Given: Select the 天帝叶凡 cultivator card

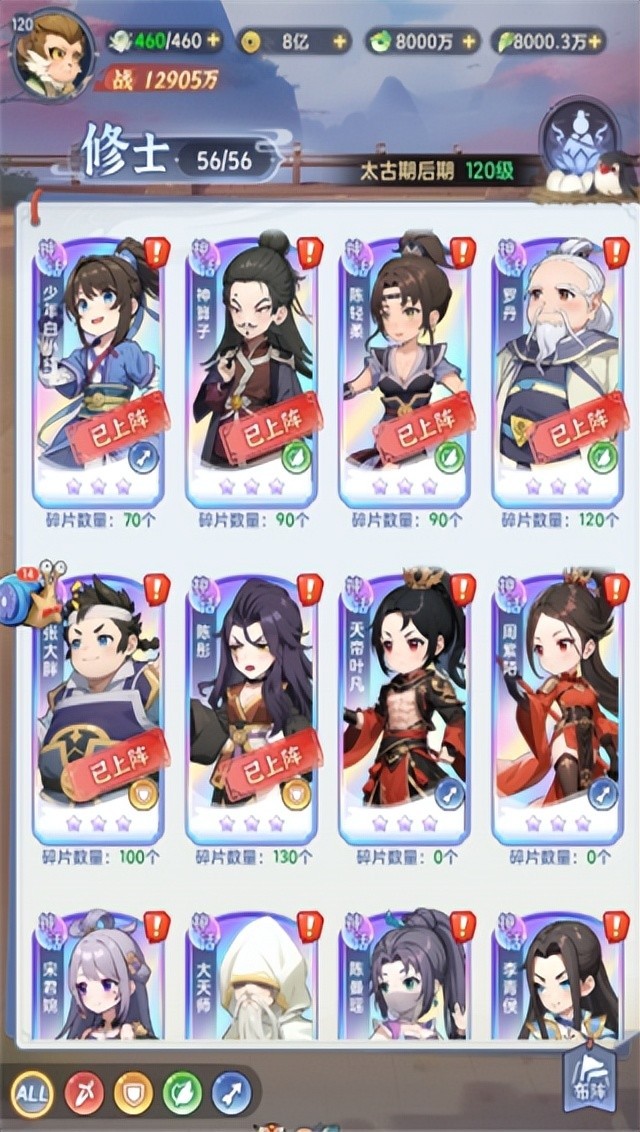Looking at the screenshot, I should click(405, 705).
